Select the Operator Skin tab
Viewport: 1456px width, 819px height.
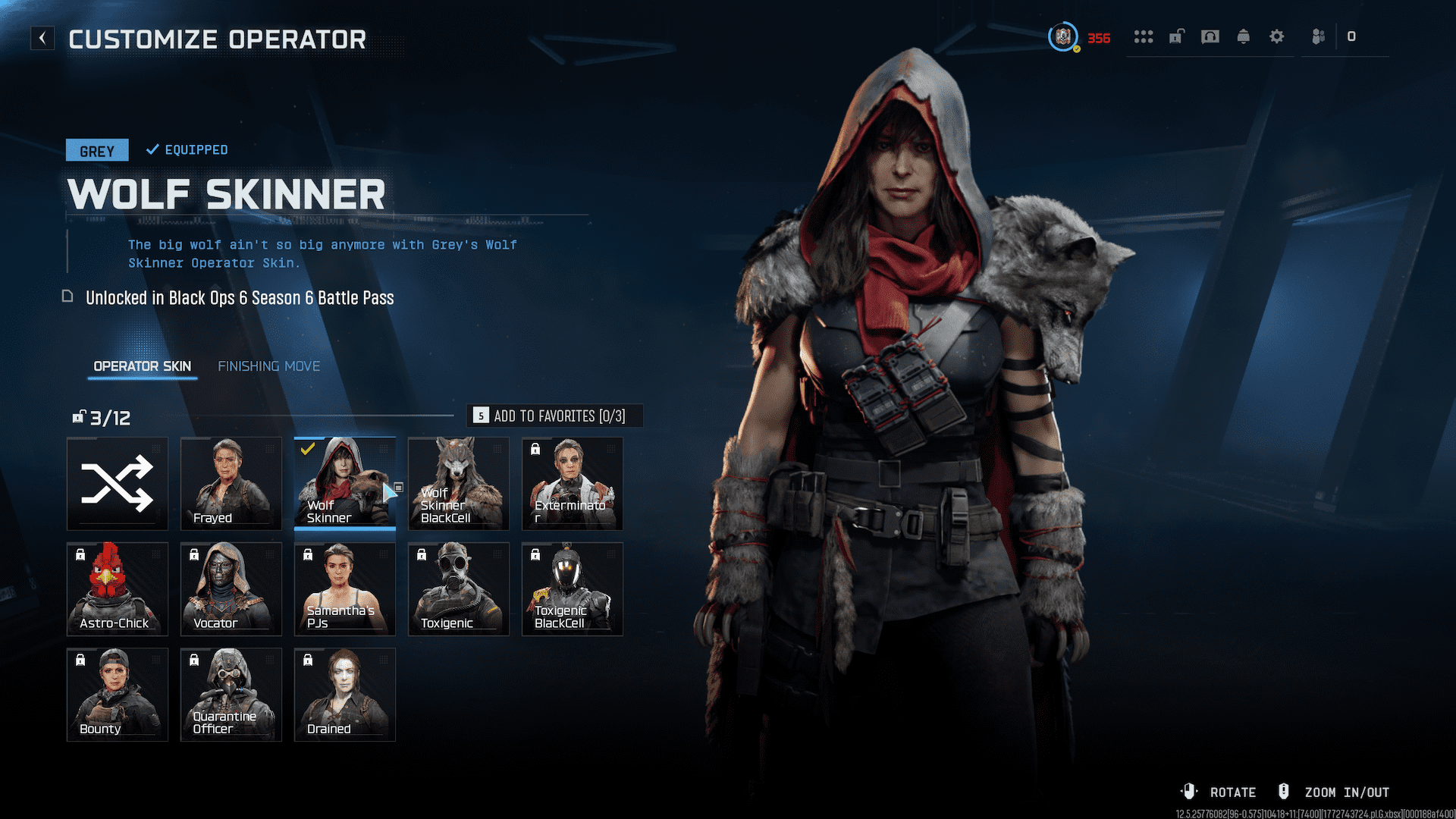pyautogui.click(x=142, y=366)
